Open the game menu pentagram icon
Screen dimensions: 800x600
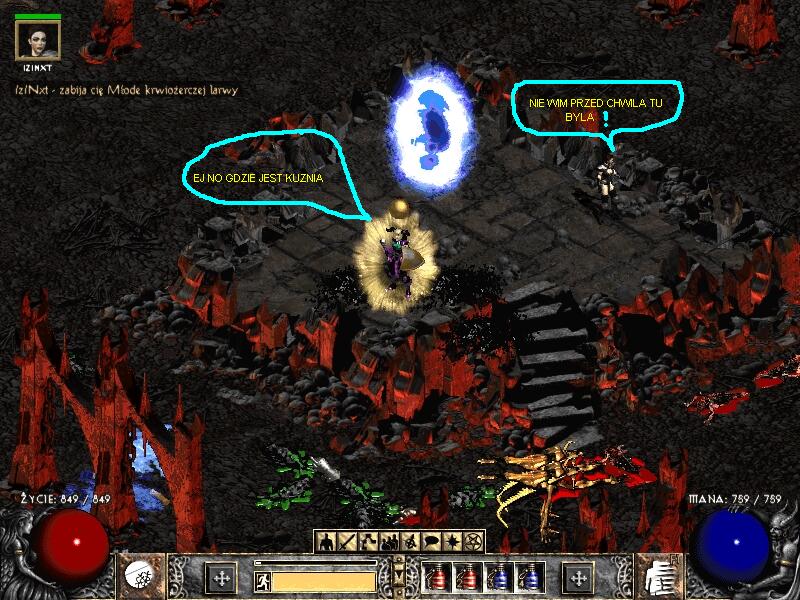point(474,541)
